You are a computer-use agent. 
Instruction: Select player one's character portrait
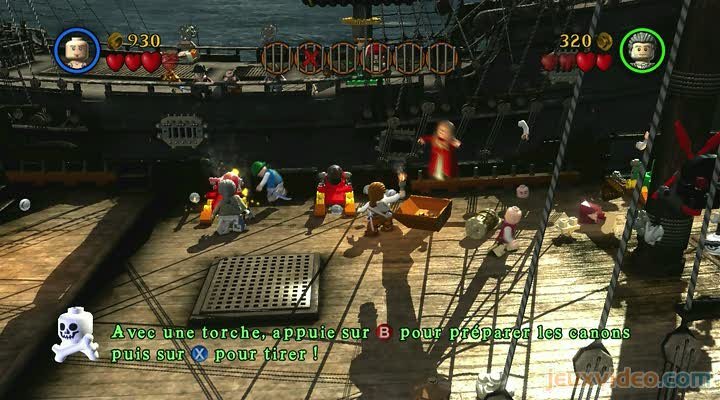77,48
